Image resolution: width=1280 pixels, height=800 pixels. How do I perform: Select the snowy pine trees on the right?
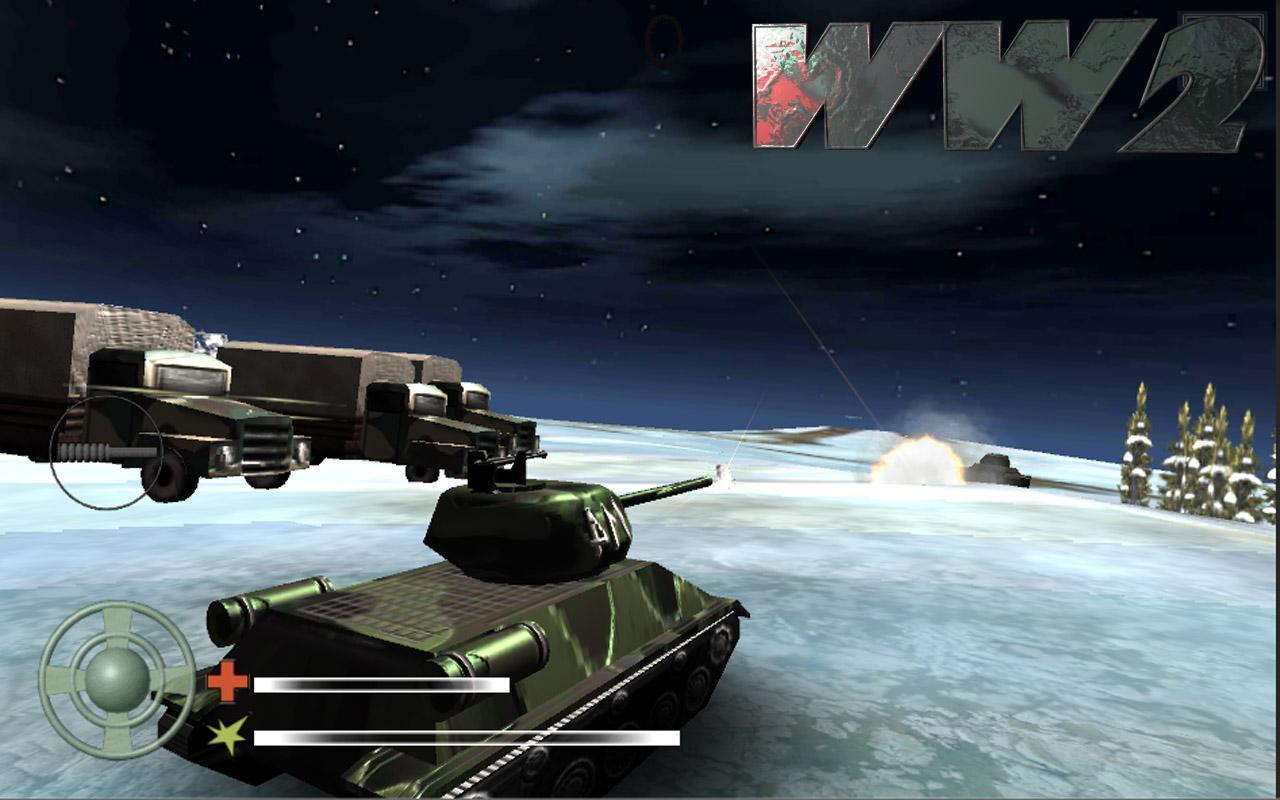click(1200, 440)
